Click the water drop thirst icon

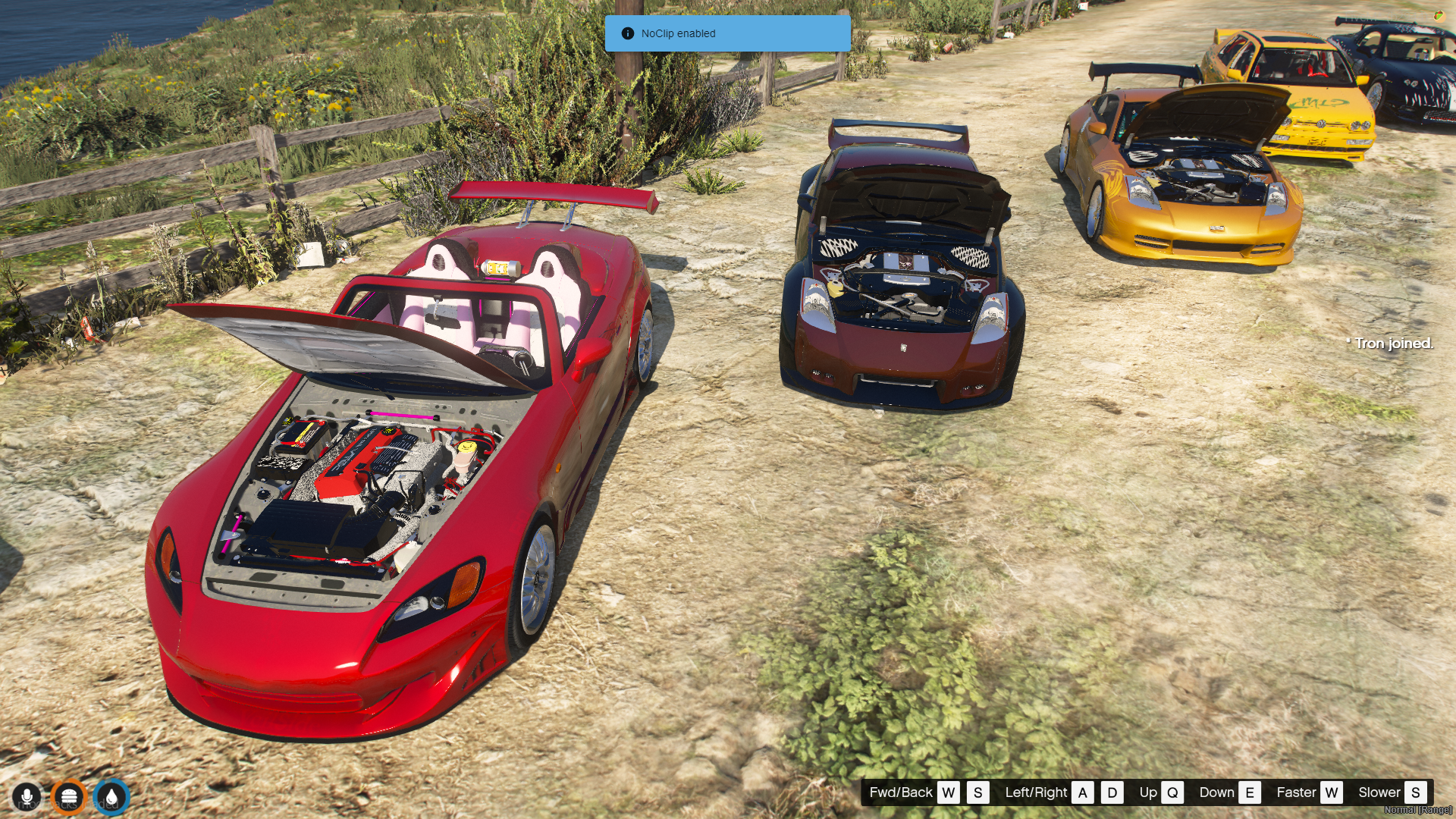tap(111, 797)
